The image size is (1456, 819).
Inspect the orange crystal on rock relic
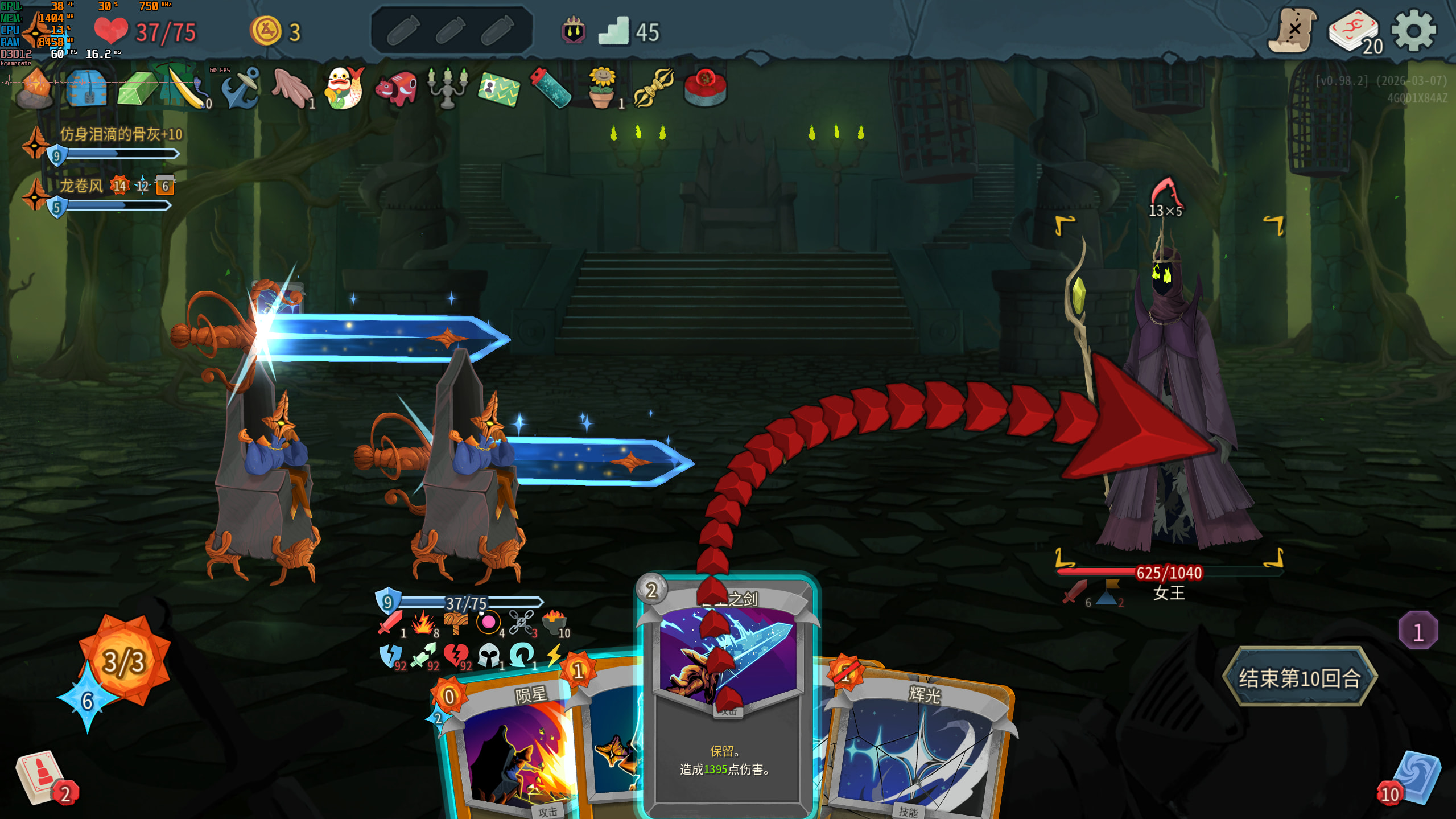pyautogui.click(x=35, y=88)
